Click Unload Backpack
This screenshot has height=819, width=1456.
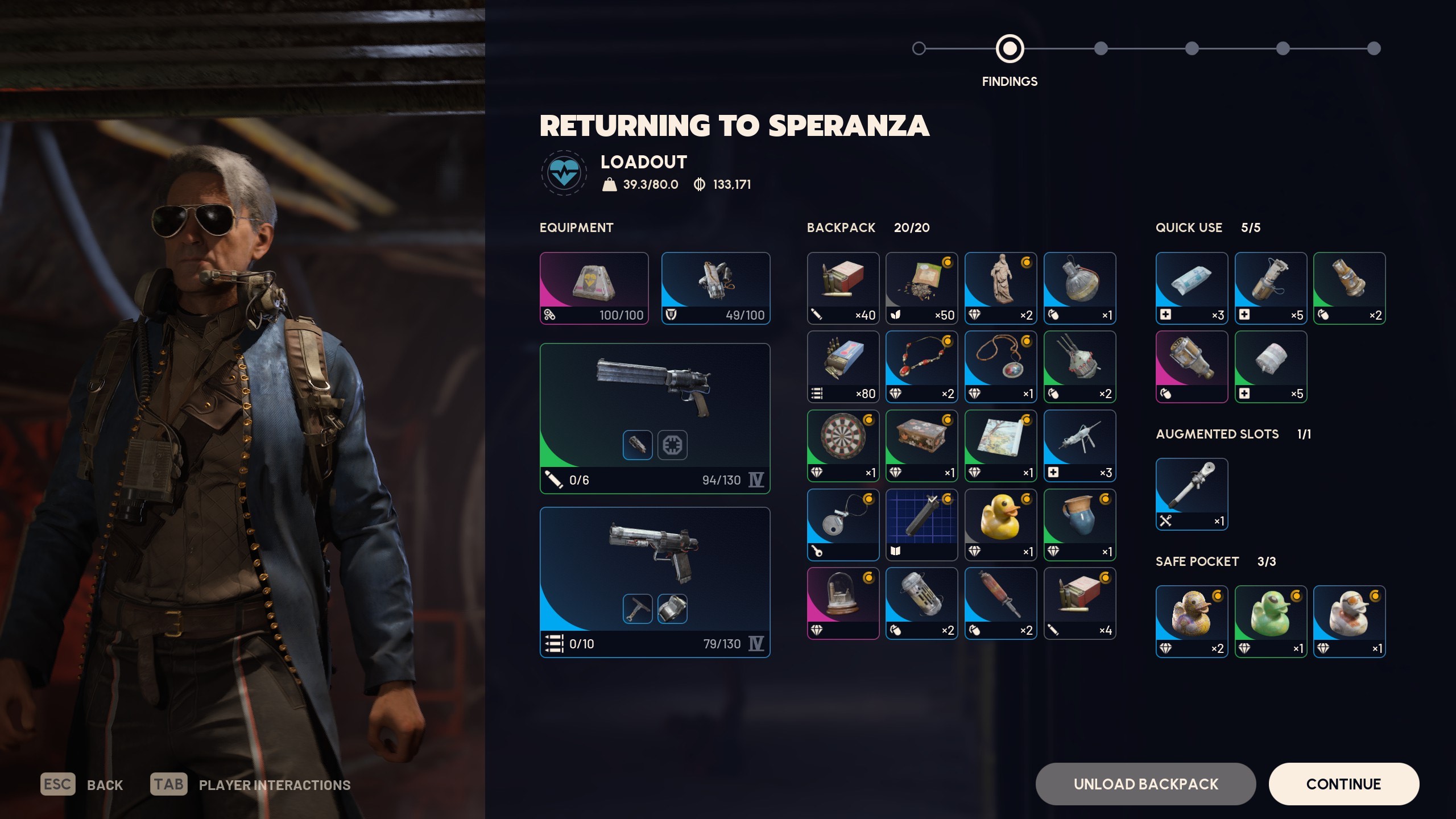(x=1145, y=784)
